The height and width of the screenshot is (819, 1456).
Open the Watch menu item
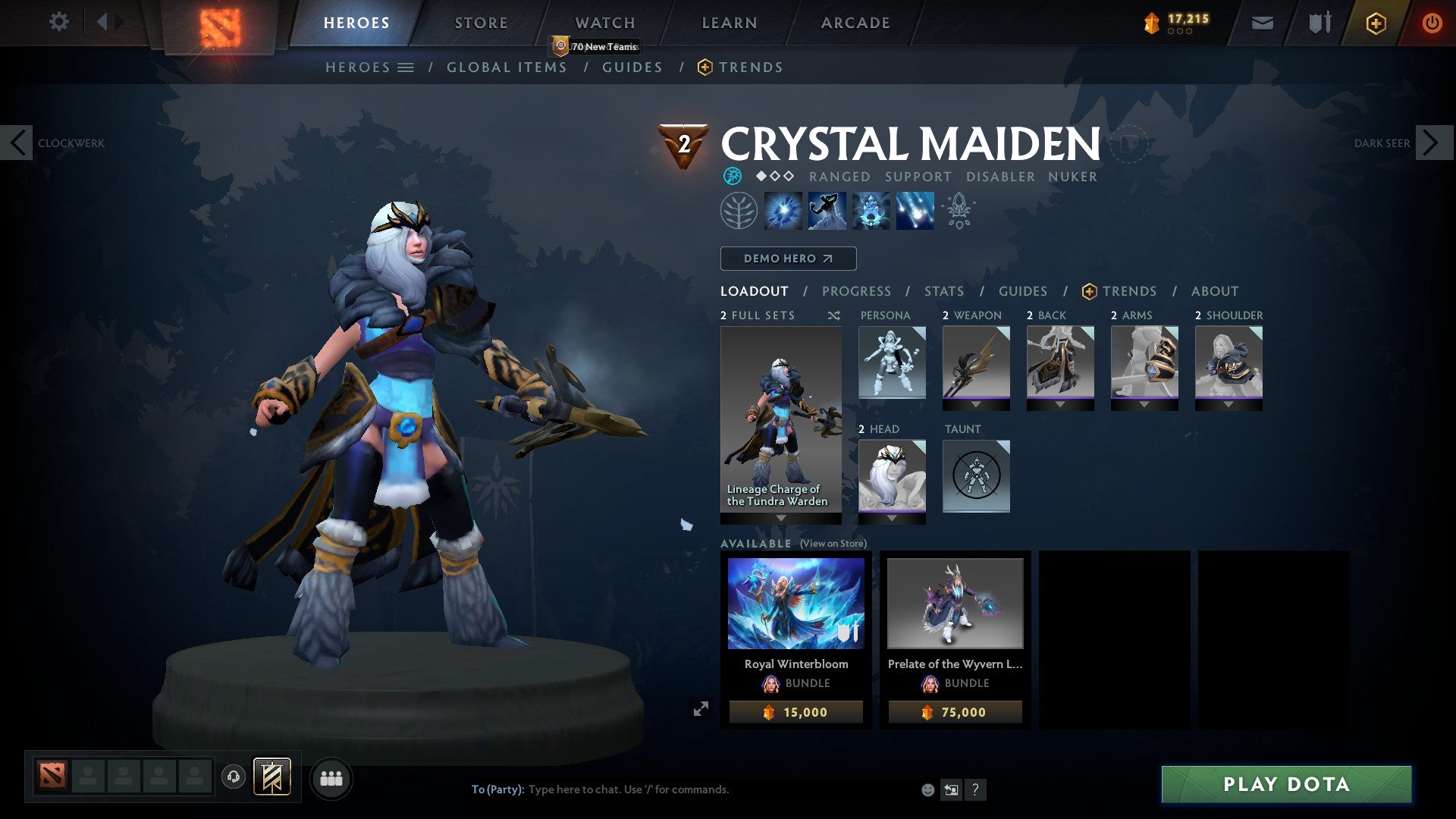click(x=604, y=22)
